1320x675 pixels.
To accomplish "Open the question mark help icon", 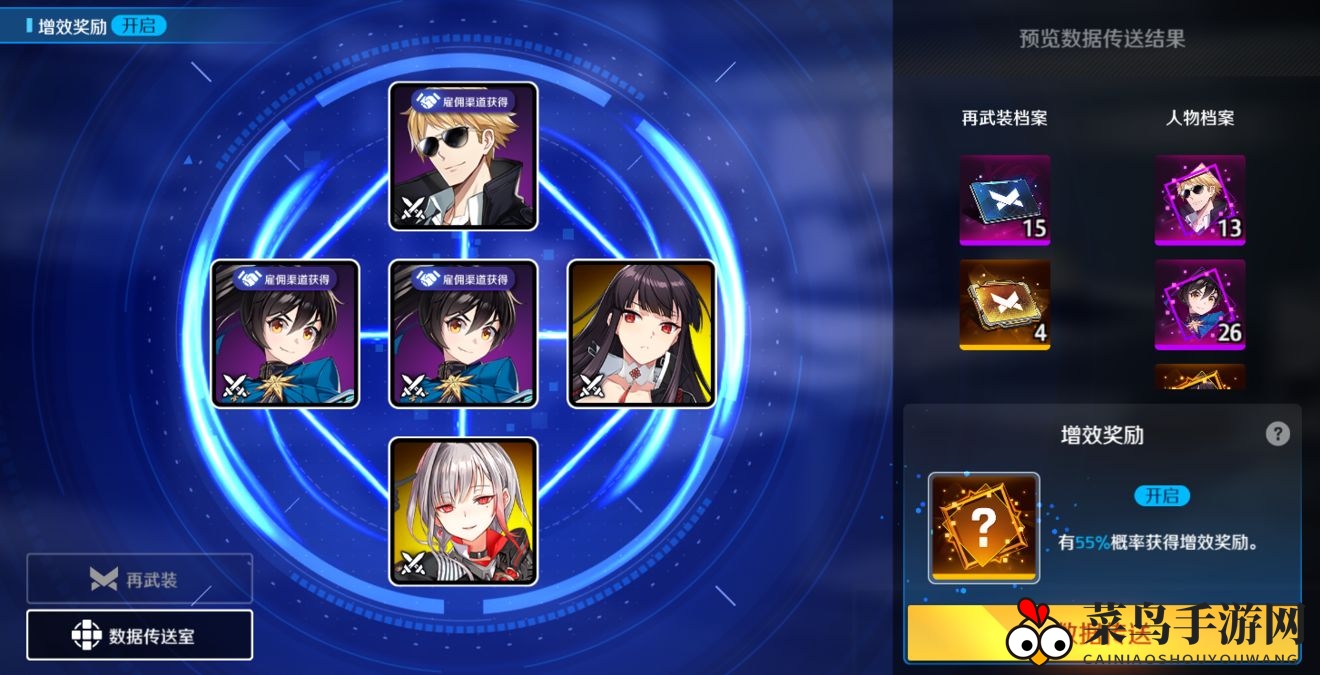I will pos(1277,434).
